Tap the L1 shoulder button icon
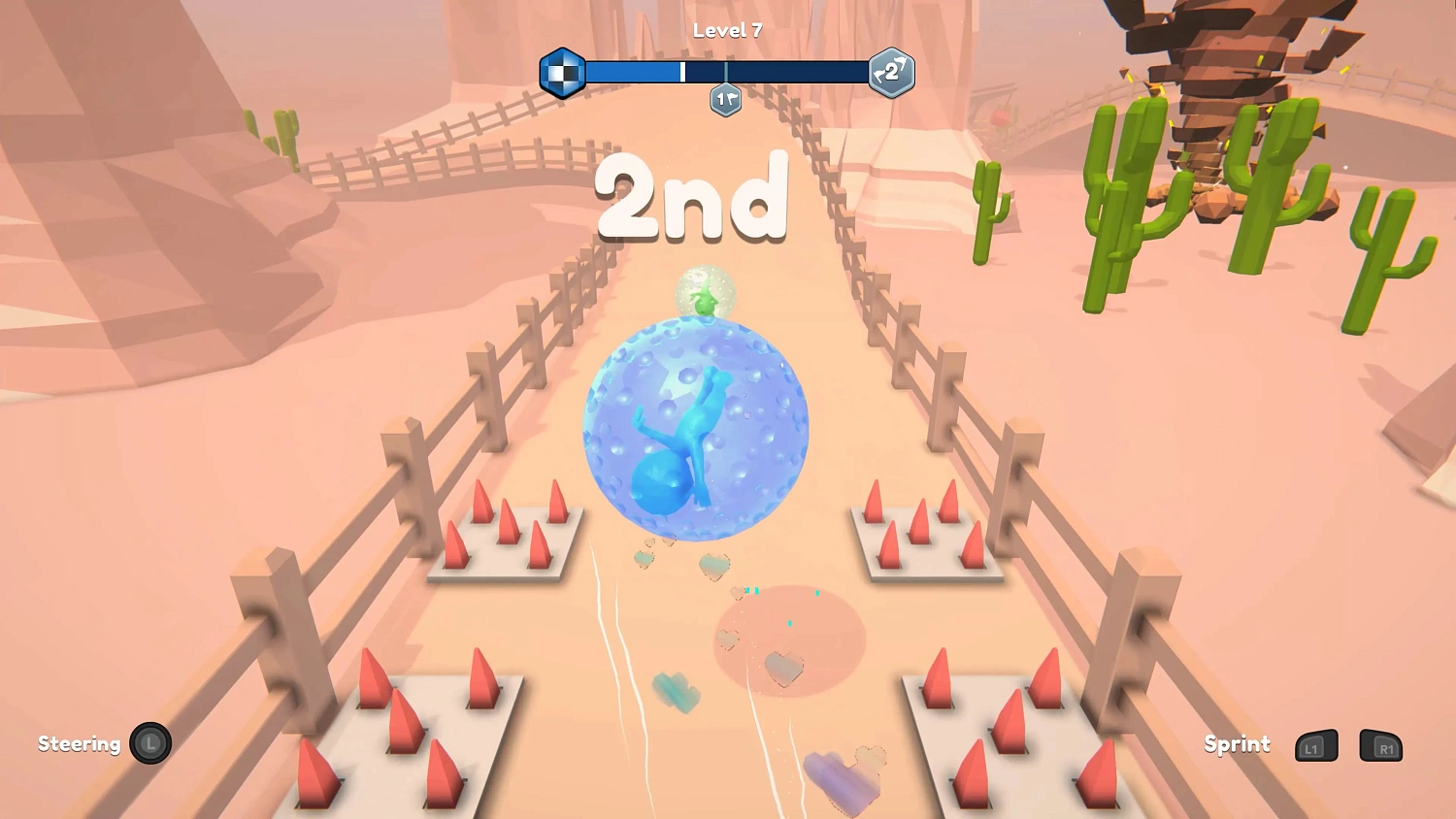The image size is (1456, 819). [1314, 747]
